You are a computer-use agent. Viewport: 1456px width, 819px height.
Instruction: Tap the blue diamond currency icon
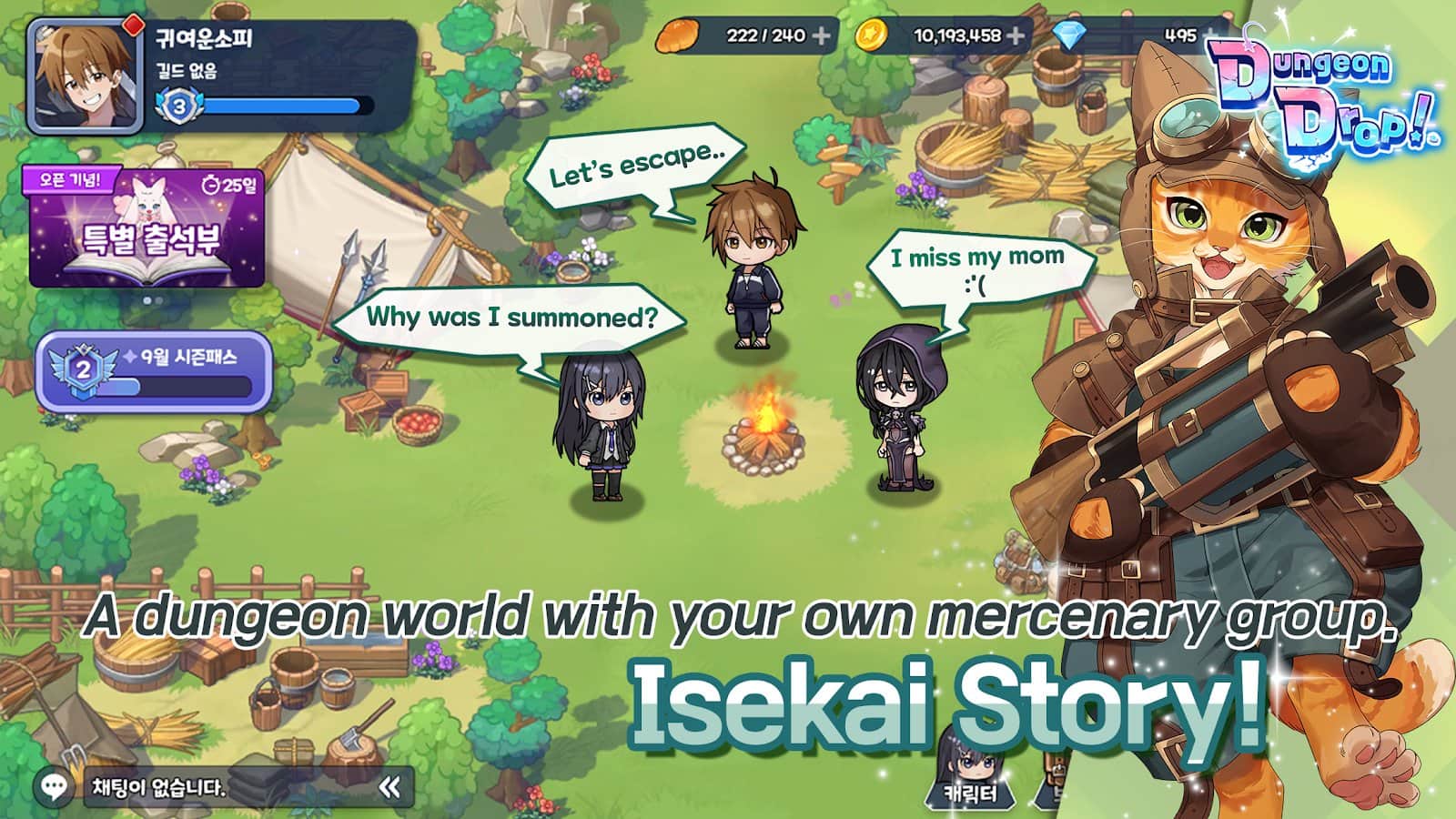coord(1067,35)
